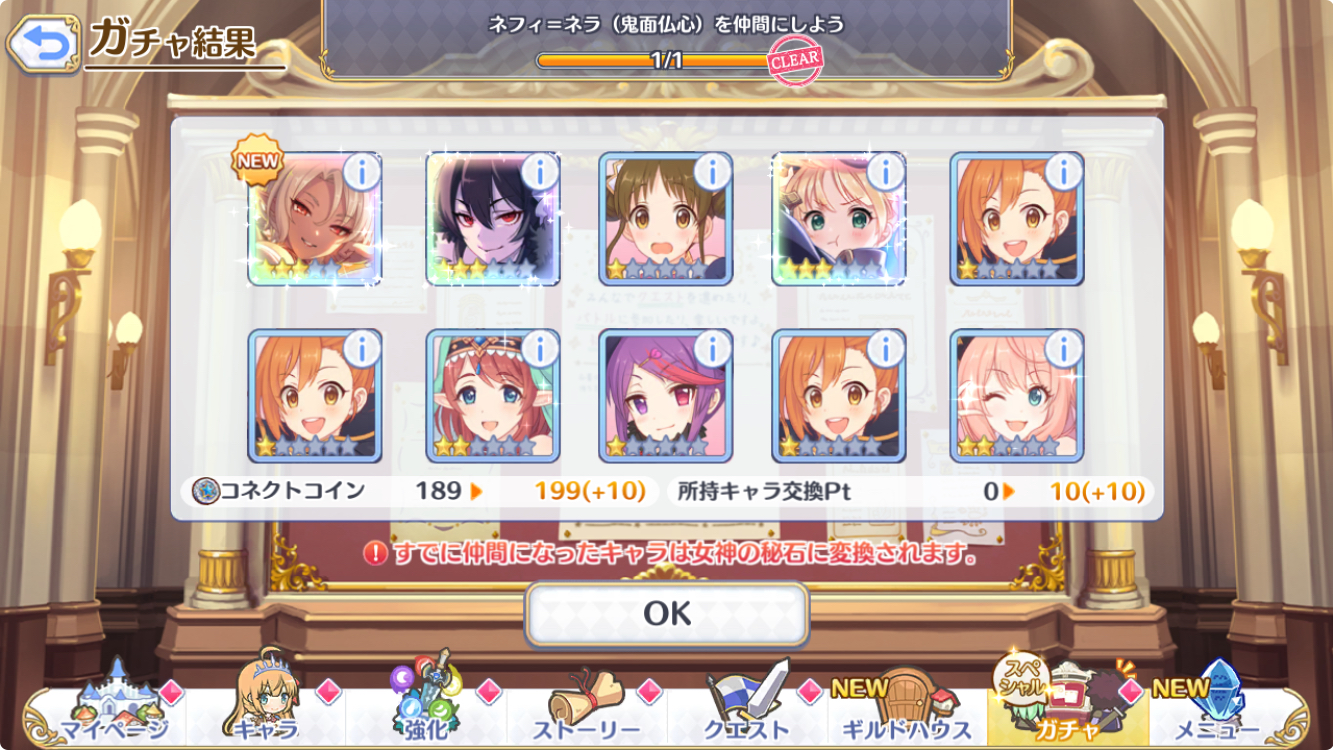Switch to the キャラ tab
This screenshot has height=750, width=1333.
click(x=267, y=705)
